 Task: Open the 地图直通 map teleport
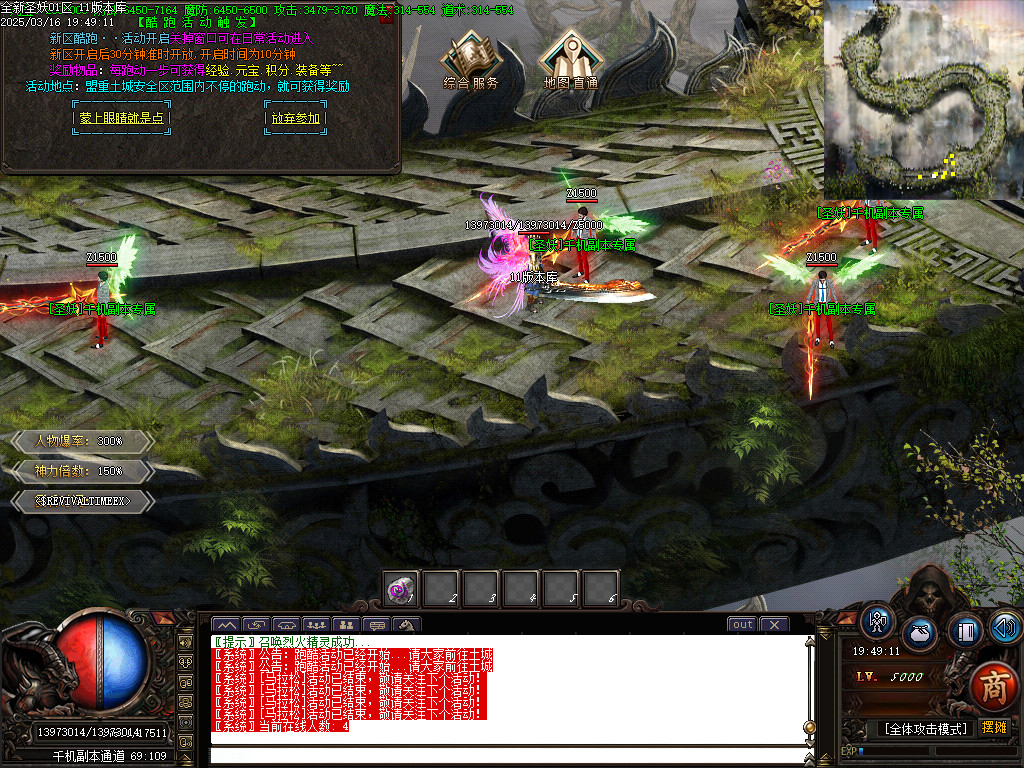pos(571,62)
